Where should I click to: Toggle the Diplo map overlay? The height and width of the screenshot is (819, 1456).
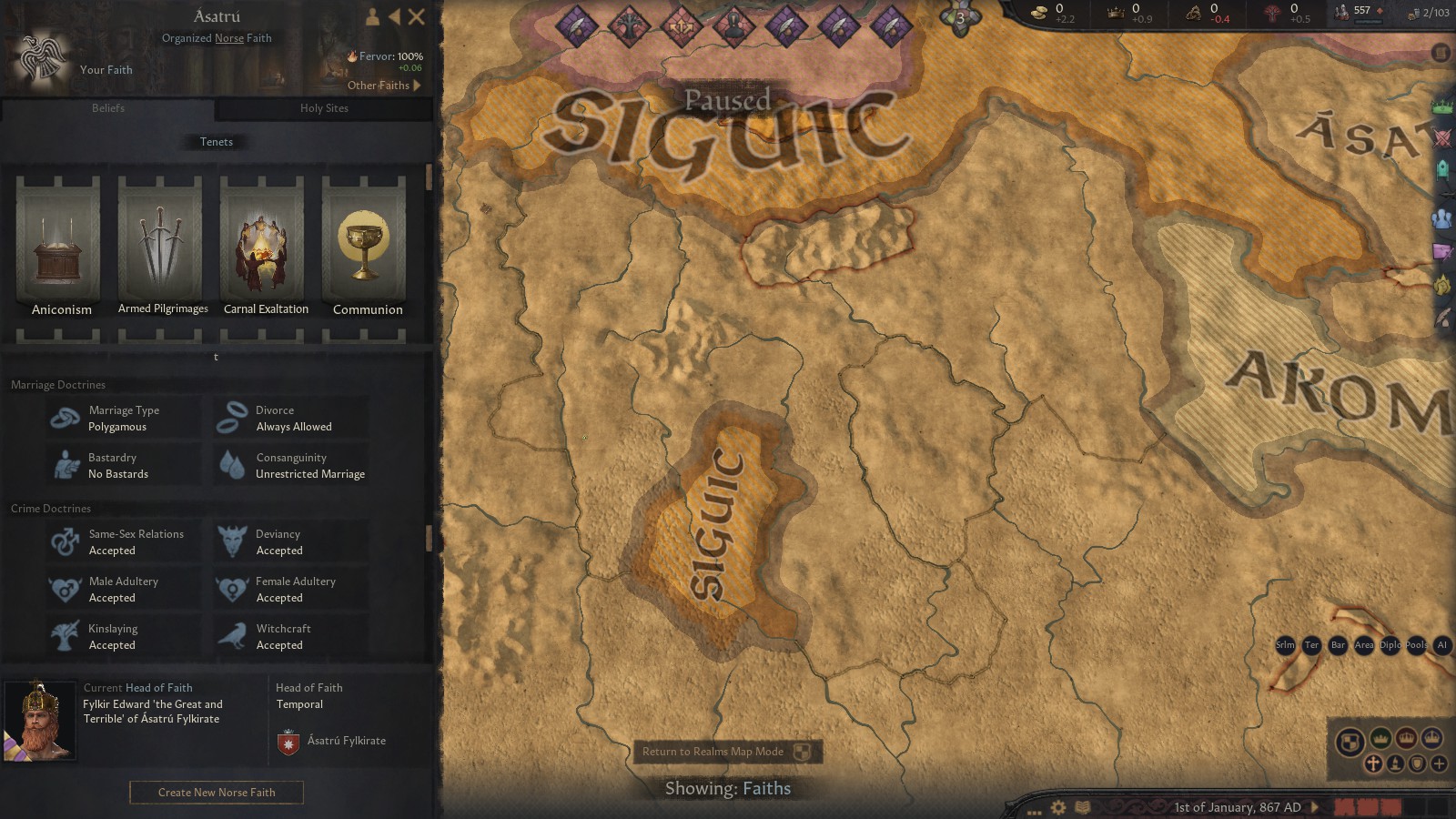click(1390, 645)
